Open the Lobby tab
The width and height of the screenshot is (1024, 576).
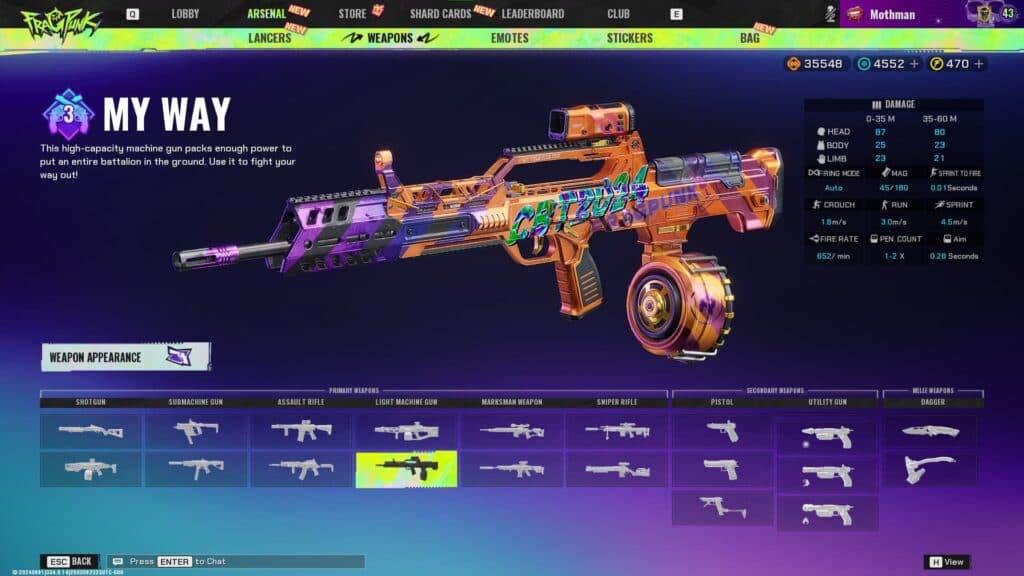click(x=185, y=14)
